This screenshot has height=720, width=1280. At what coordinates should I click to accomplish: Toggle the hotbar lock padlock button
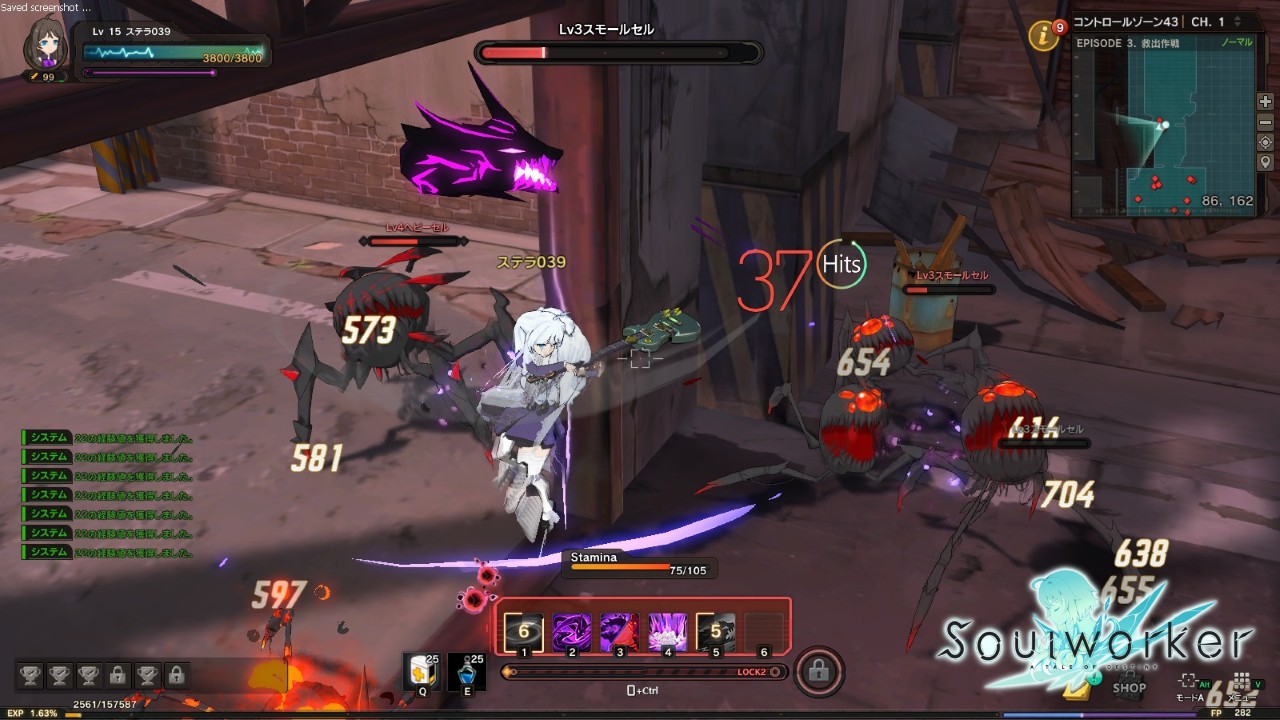tap(819, 672)
